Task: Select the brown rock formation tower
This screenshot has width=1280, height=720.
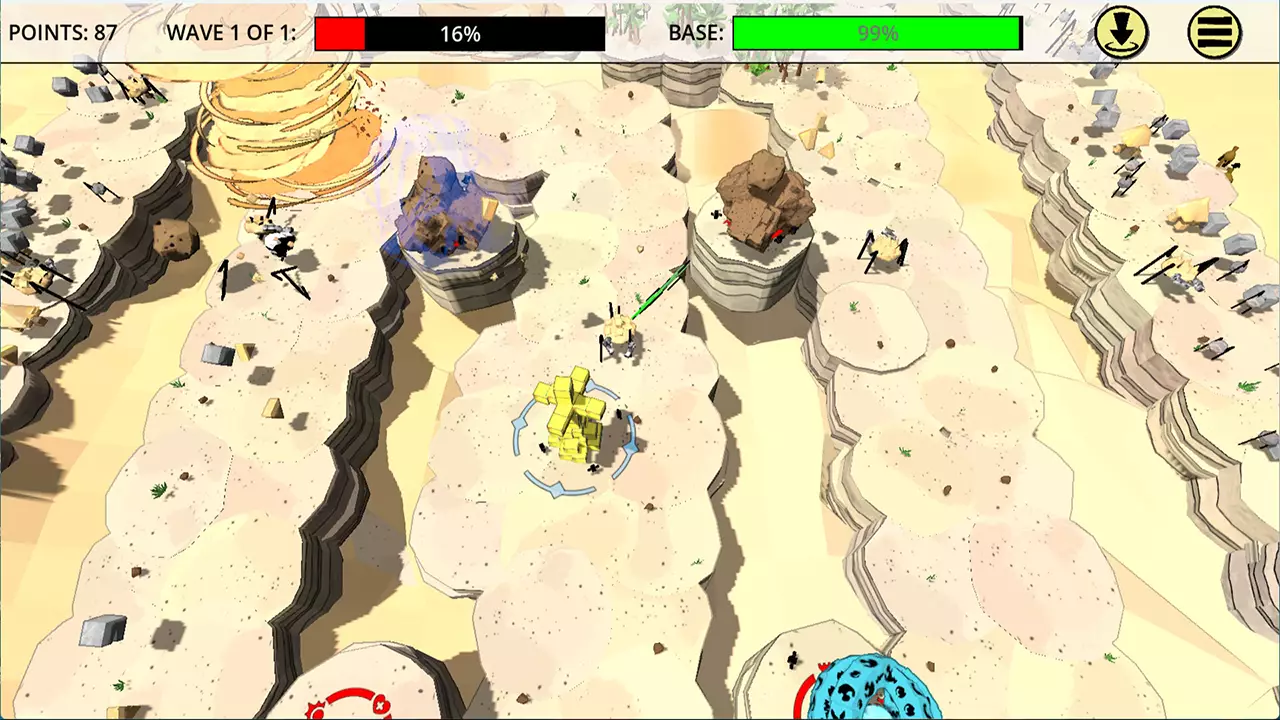Action: click(765, 200)
